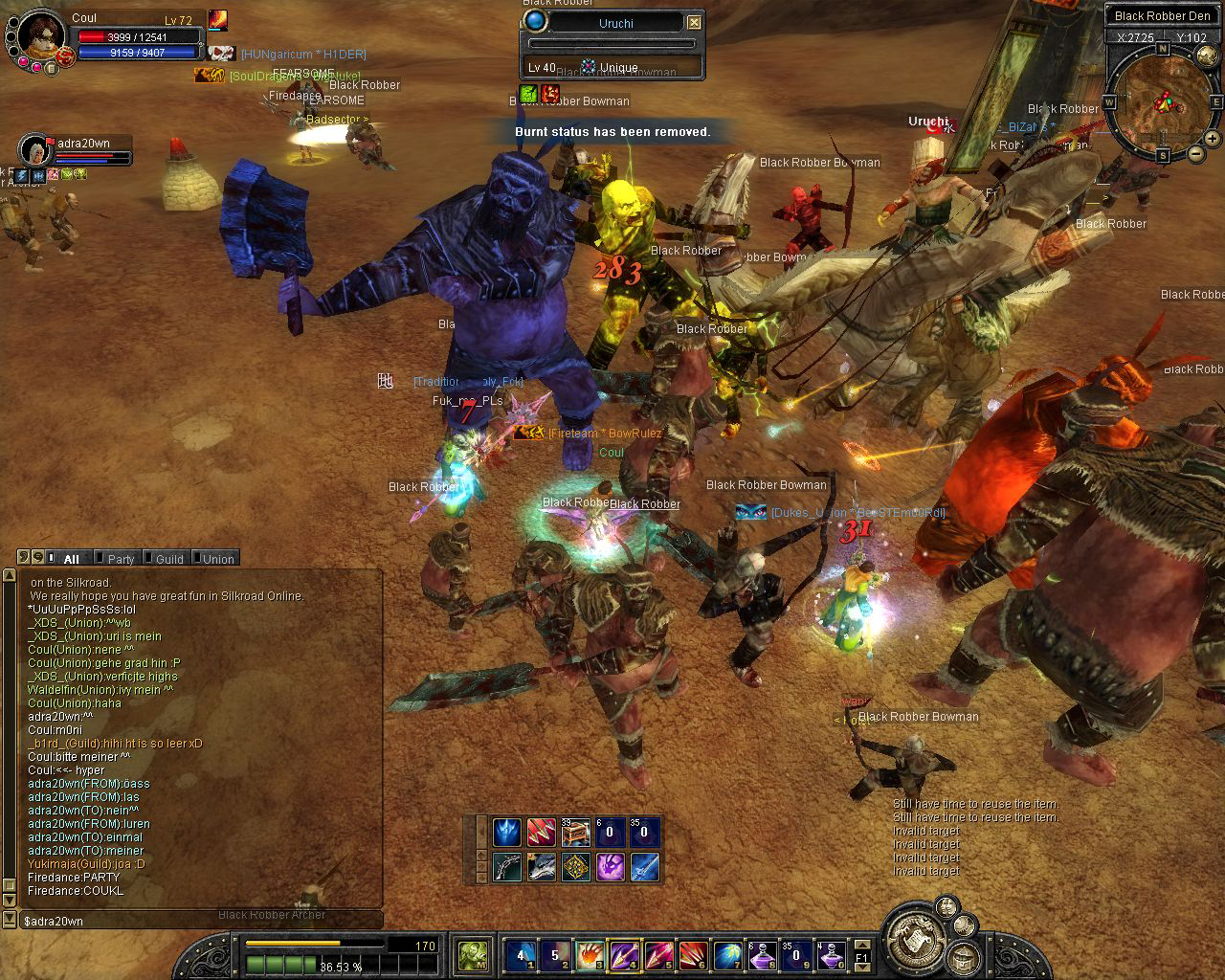Activate the fire claw skill in slot 3
This screenshot has height=980, width=1225.
click(588, 954)
